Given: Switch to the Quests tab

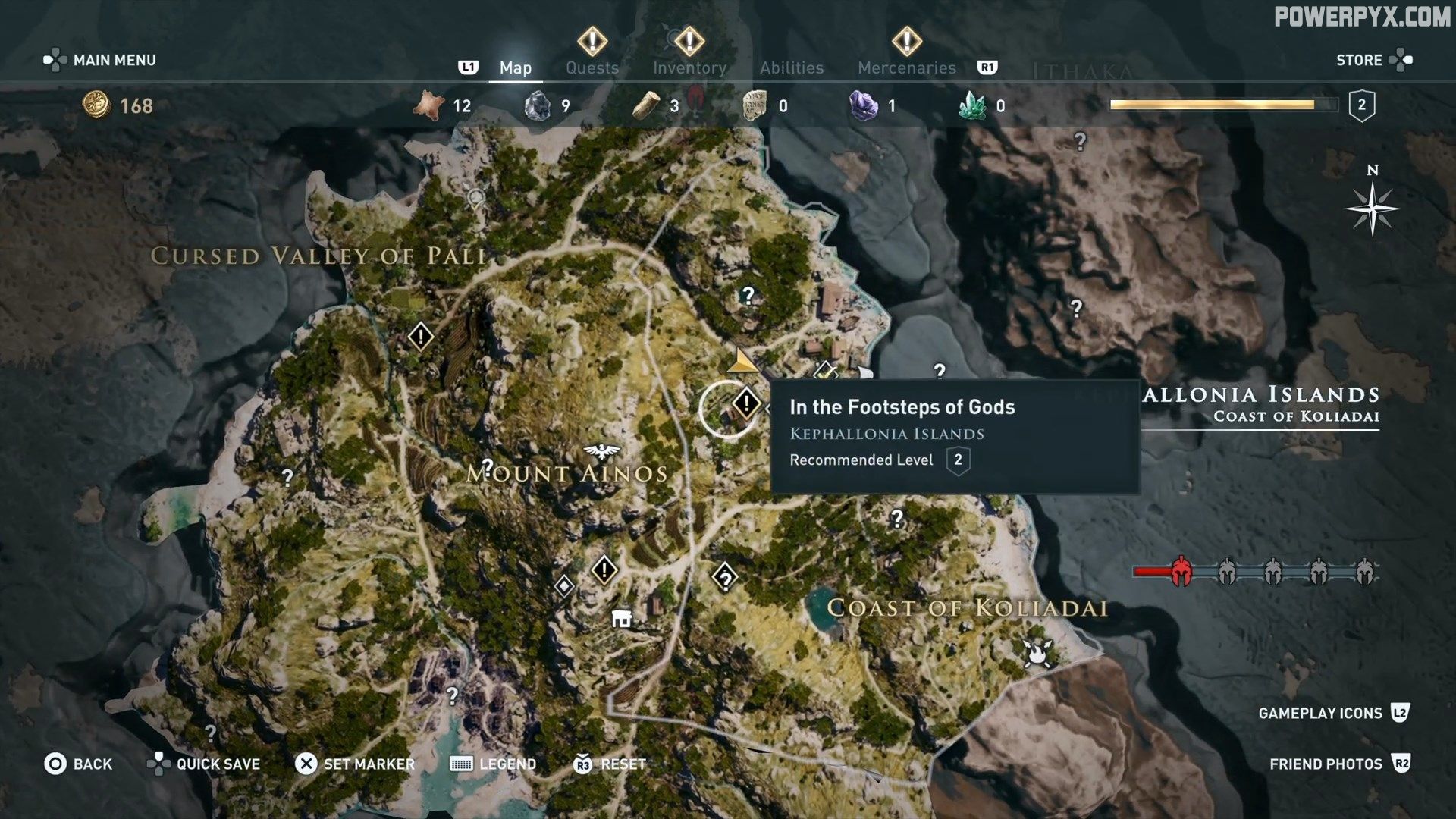Looking at the screenshot, I should 591,67.
